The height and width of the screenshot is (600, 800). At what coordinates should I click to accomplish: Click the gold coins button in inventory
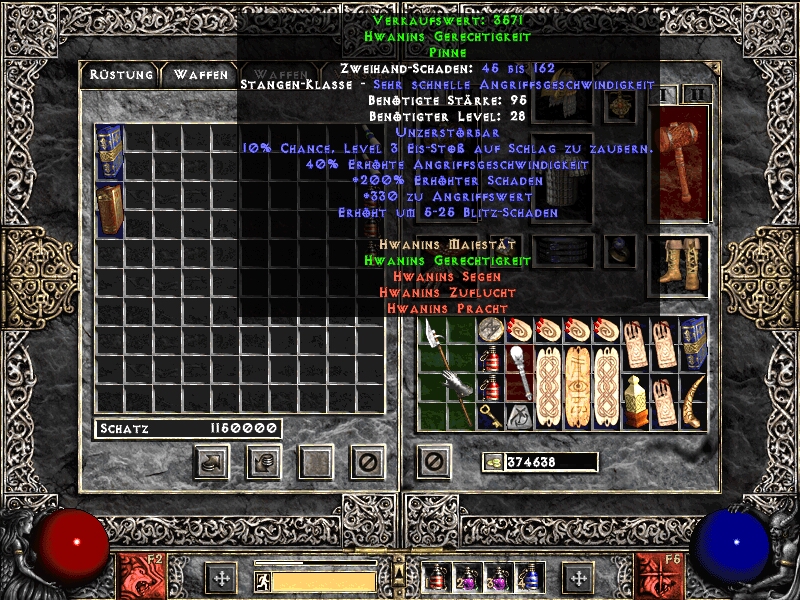(493, 462)
